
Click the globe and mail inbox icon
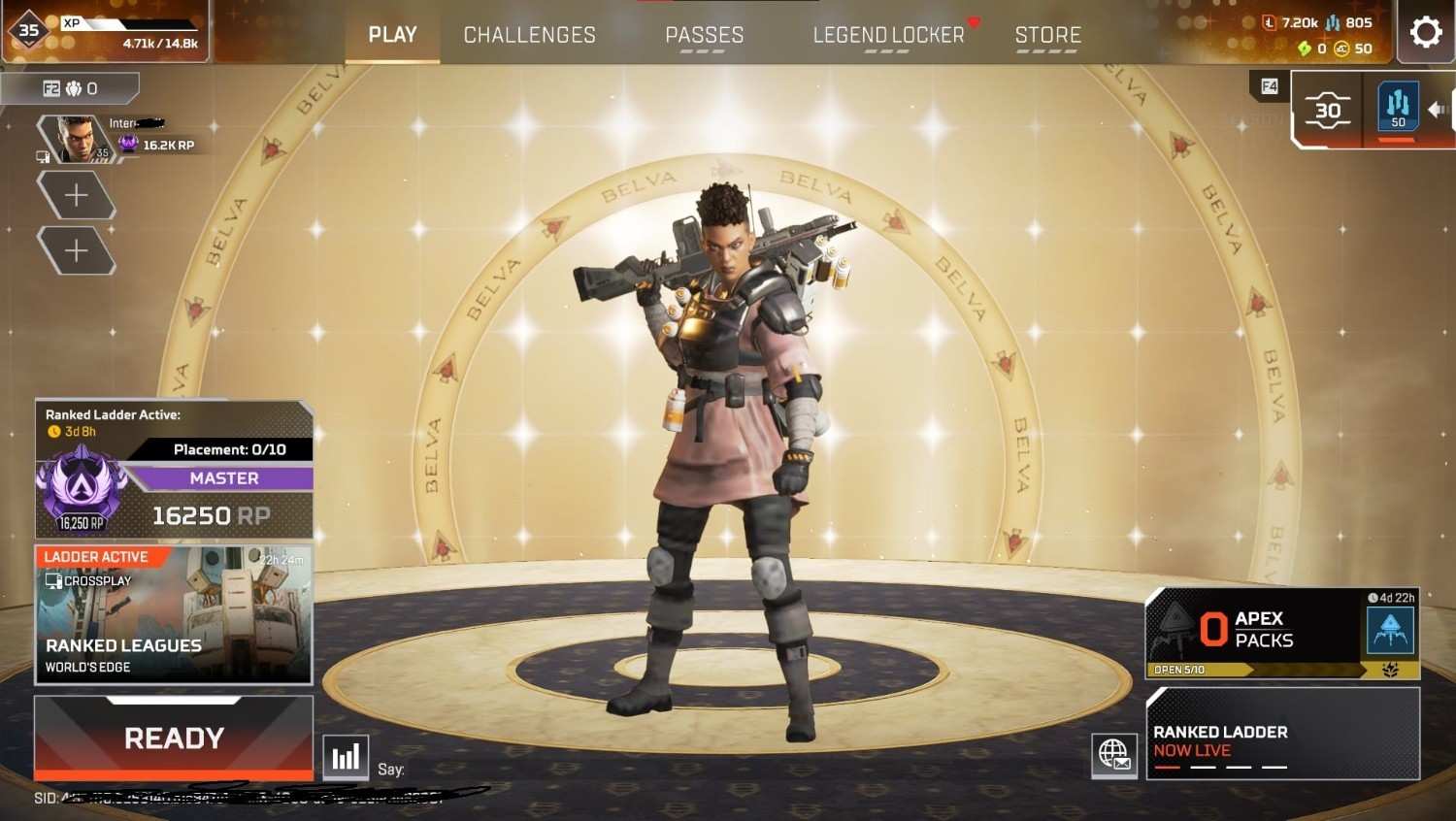pyautogui.click(x=1113, y=754)
